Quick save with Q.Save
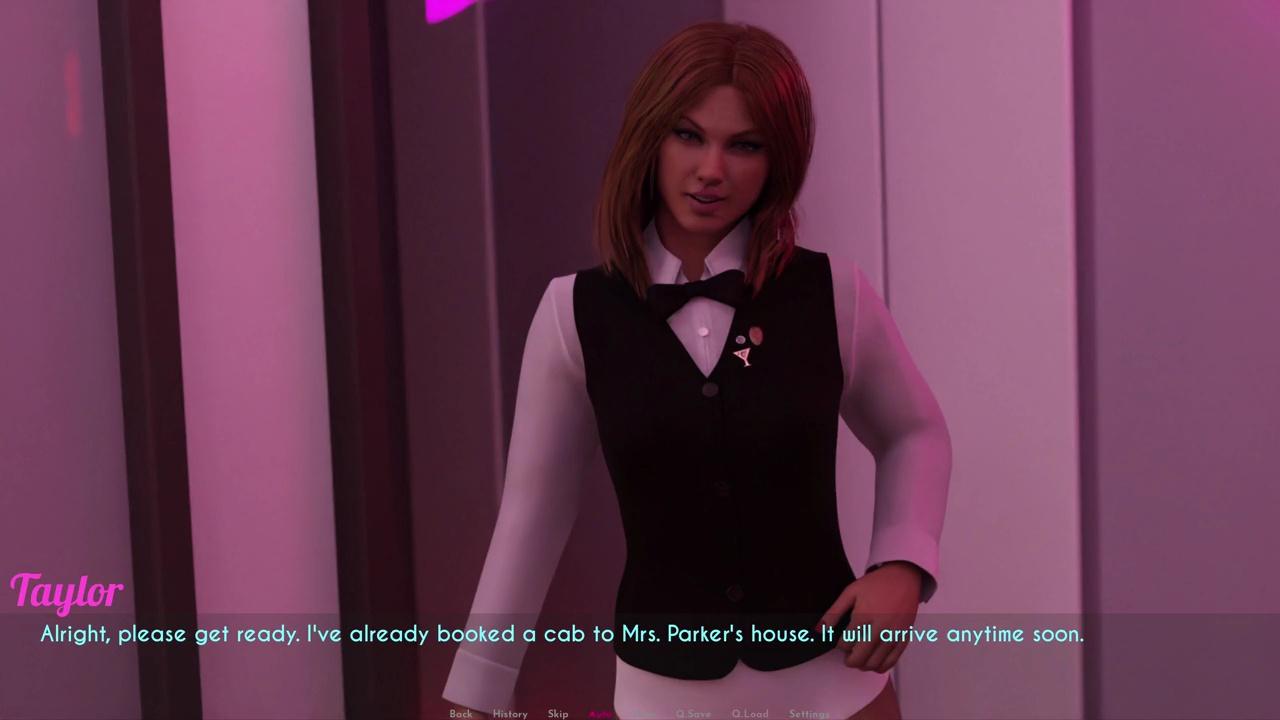 (x=693, y=713)
